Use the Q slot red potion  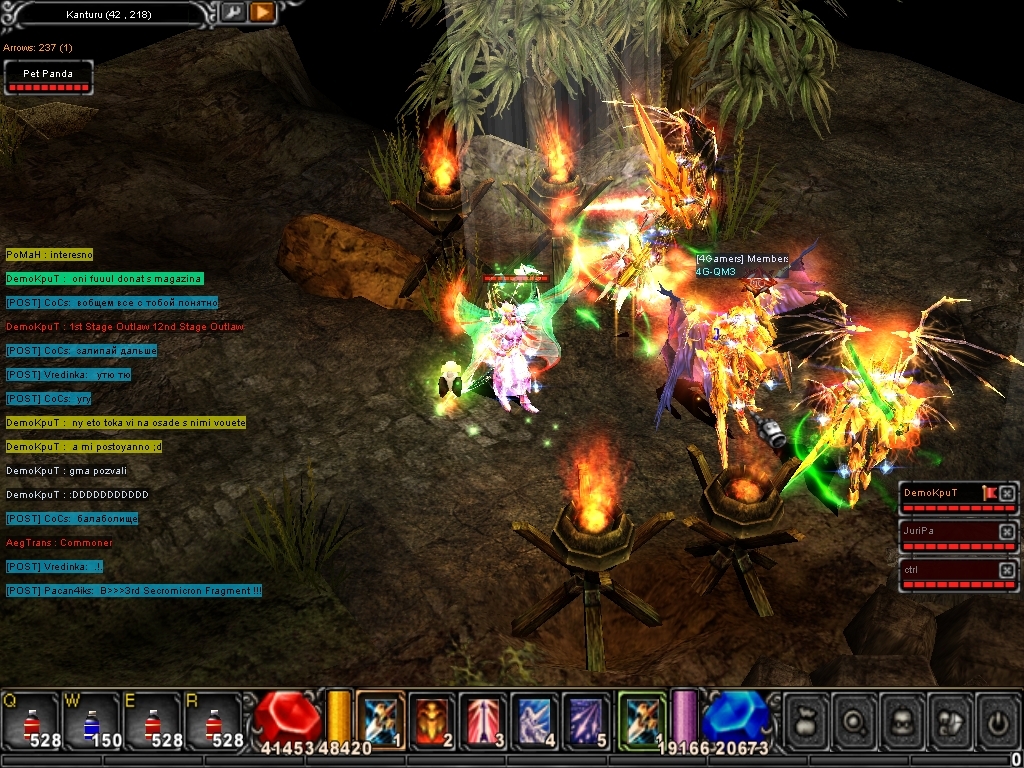tap(30, 720)
